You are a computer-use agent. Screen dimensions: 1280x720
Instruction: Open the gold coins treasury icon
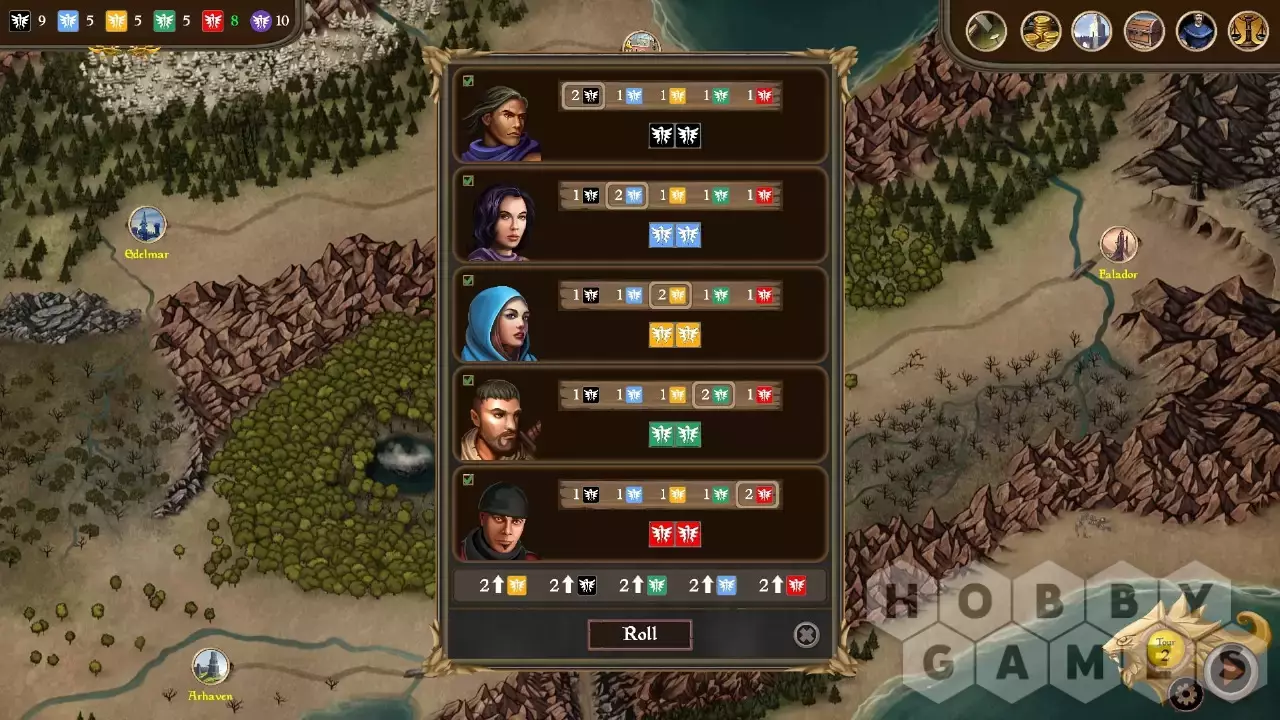tap(1040, 30)
